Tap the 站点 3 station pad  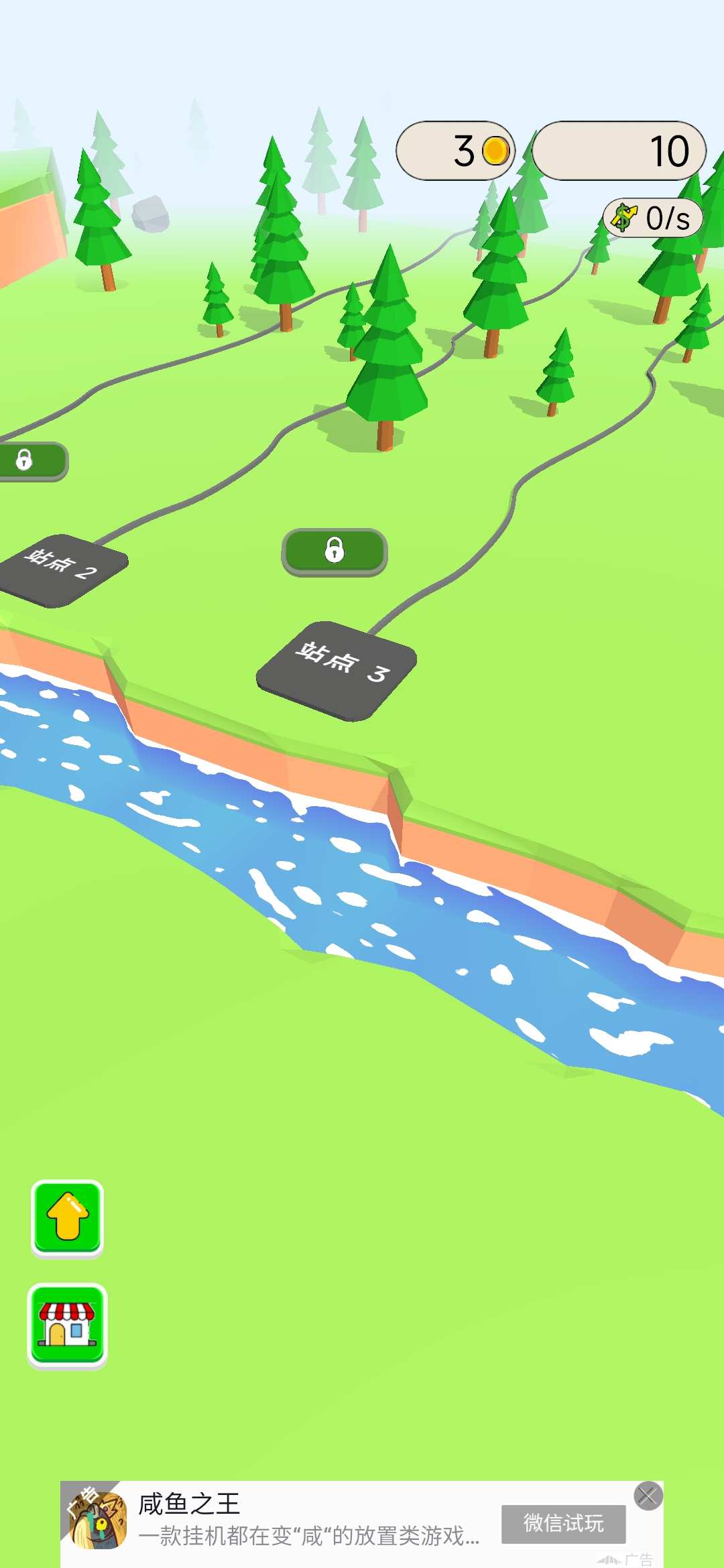[x=337, y=671]
